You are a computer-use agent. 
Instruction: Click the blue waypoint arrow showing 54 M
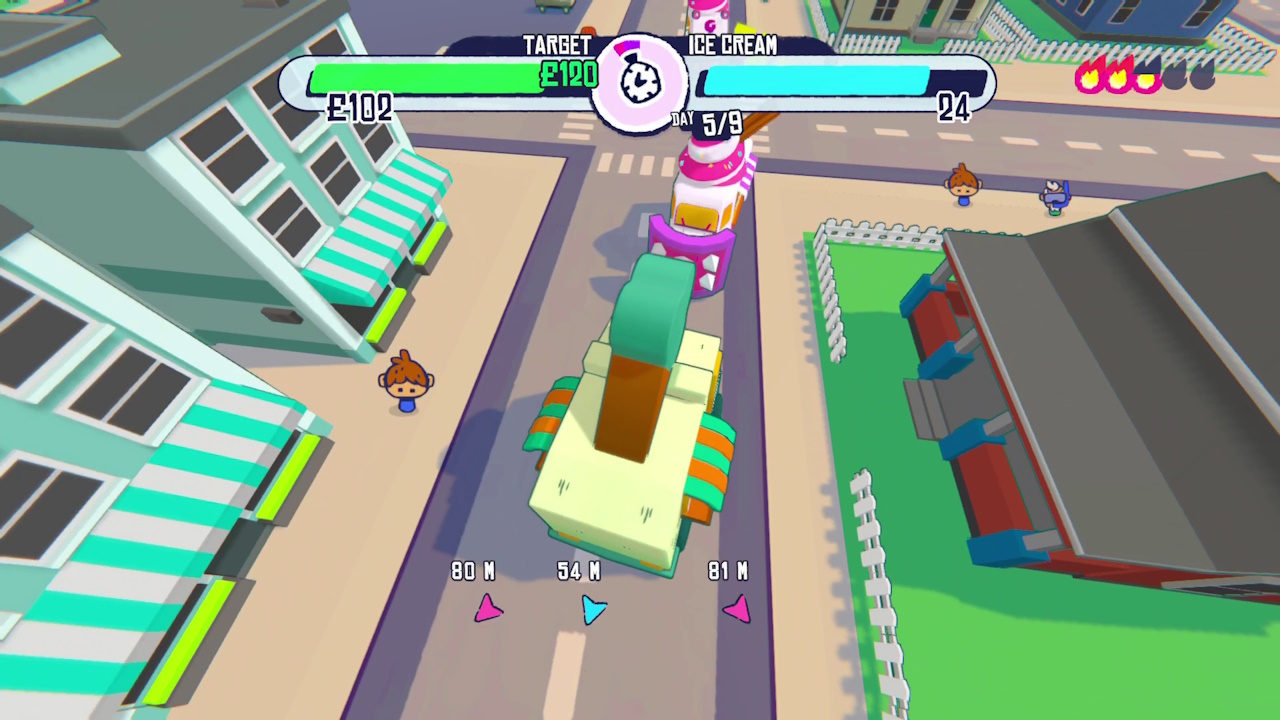593,611
